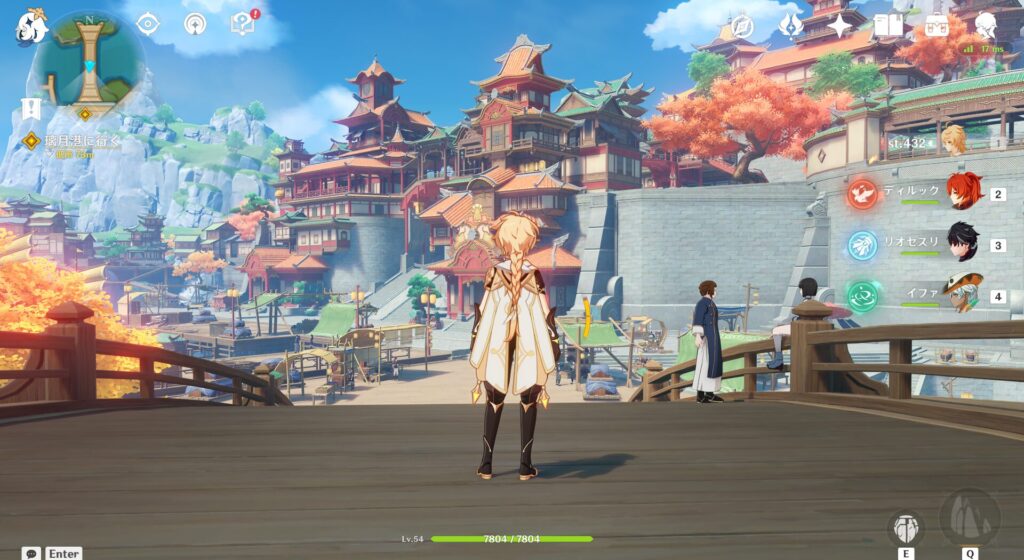This screenshot has width=1024, height=560.
Task: Activate the elemental skill button
Action: pos(905,528)
